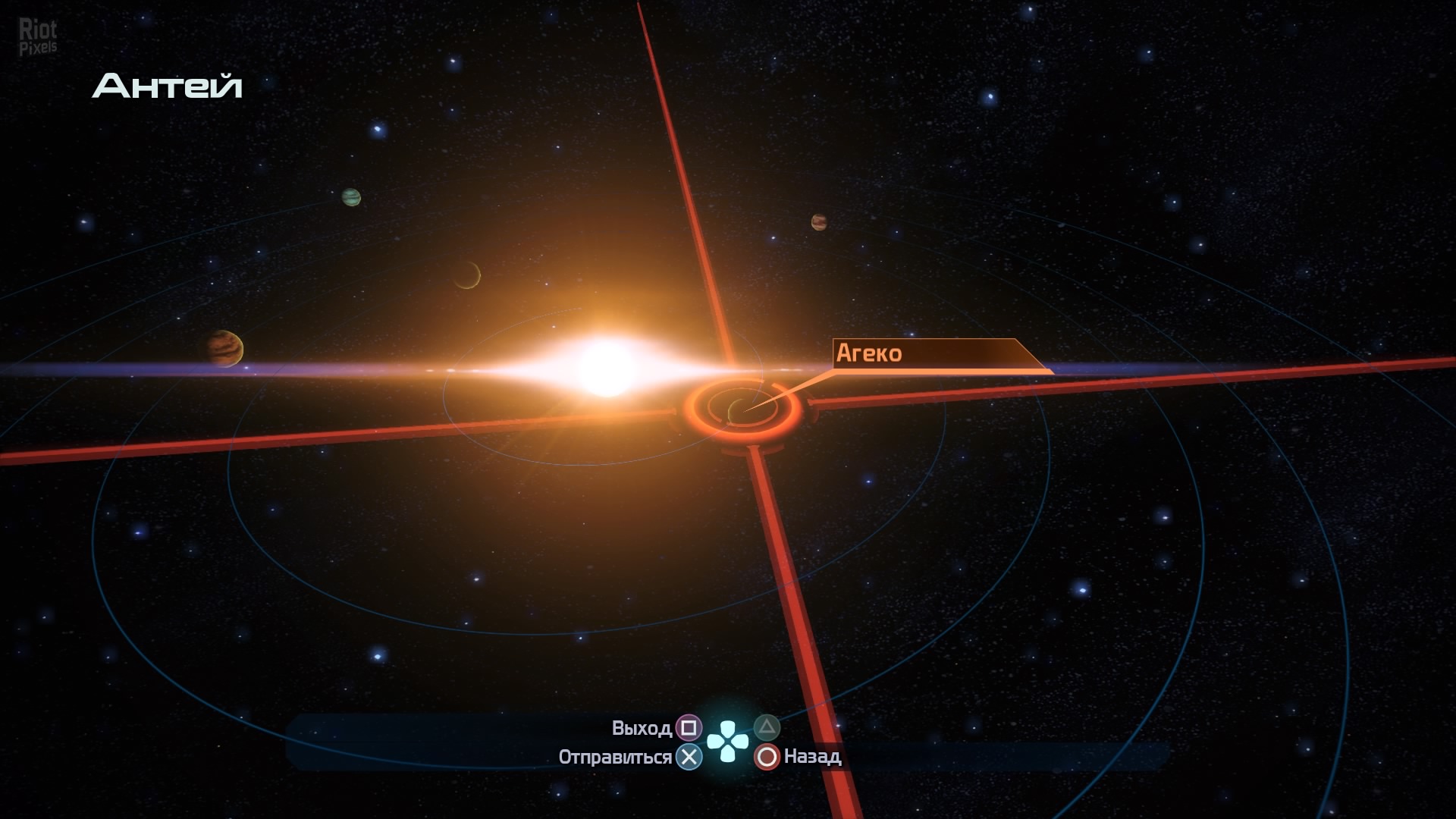Image resolution: width=1456 pixels, height=819 pixels.
Task: Select the planet inside the orange targeting ring
Action: tap(740, 410)
